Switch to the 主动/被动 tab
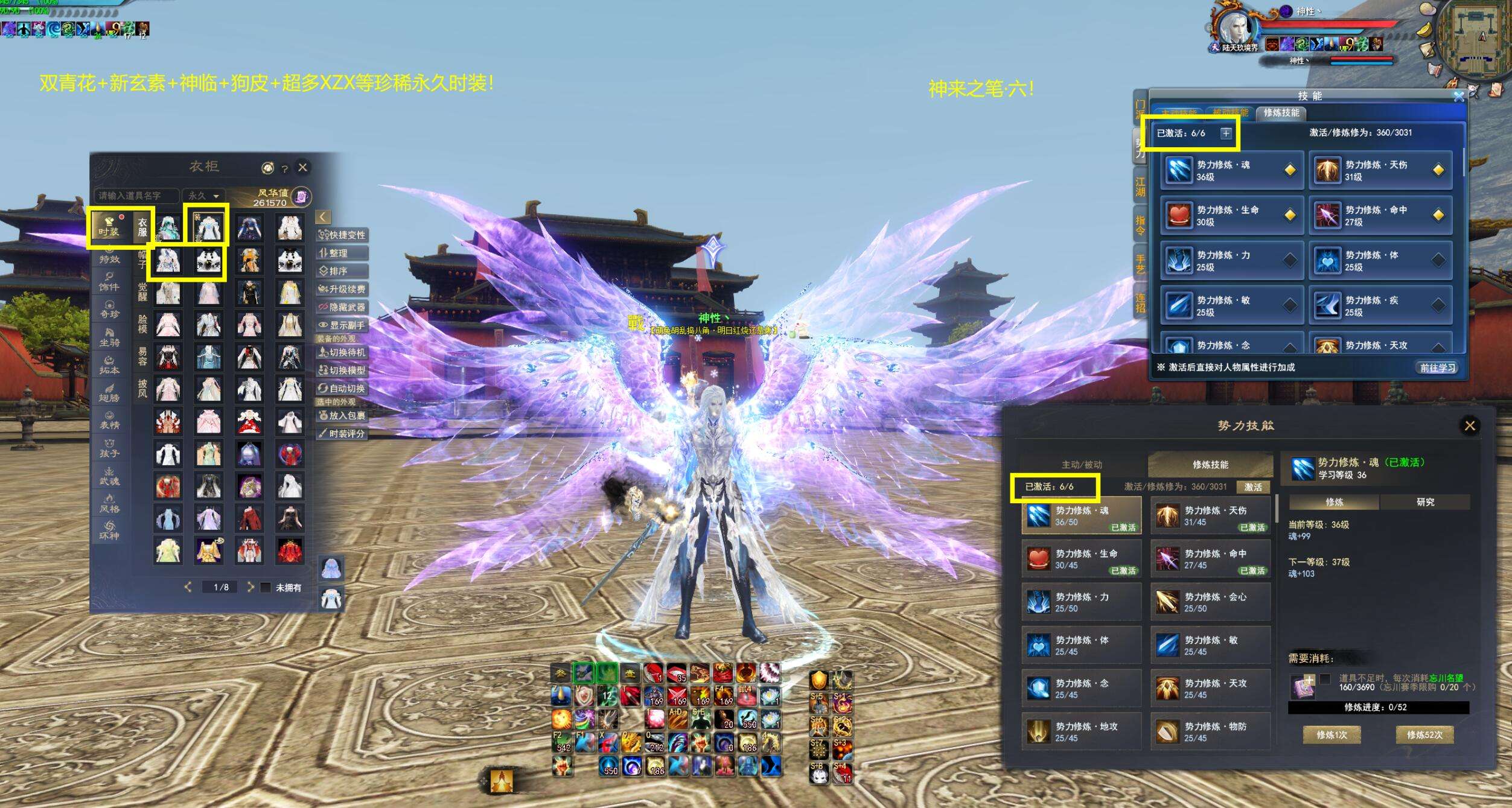Viewport: 1512px width, 808px height. [1082, 465]
